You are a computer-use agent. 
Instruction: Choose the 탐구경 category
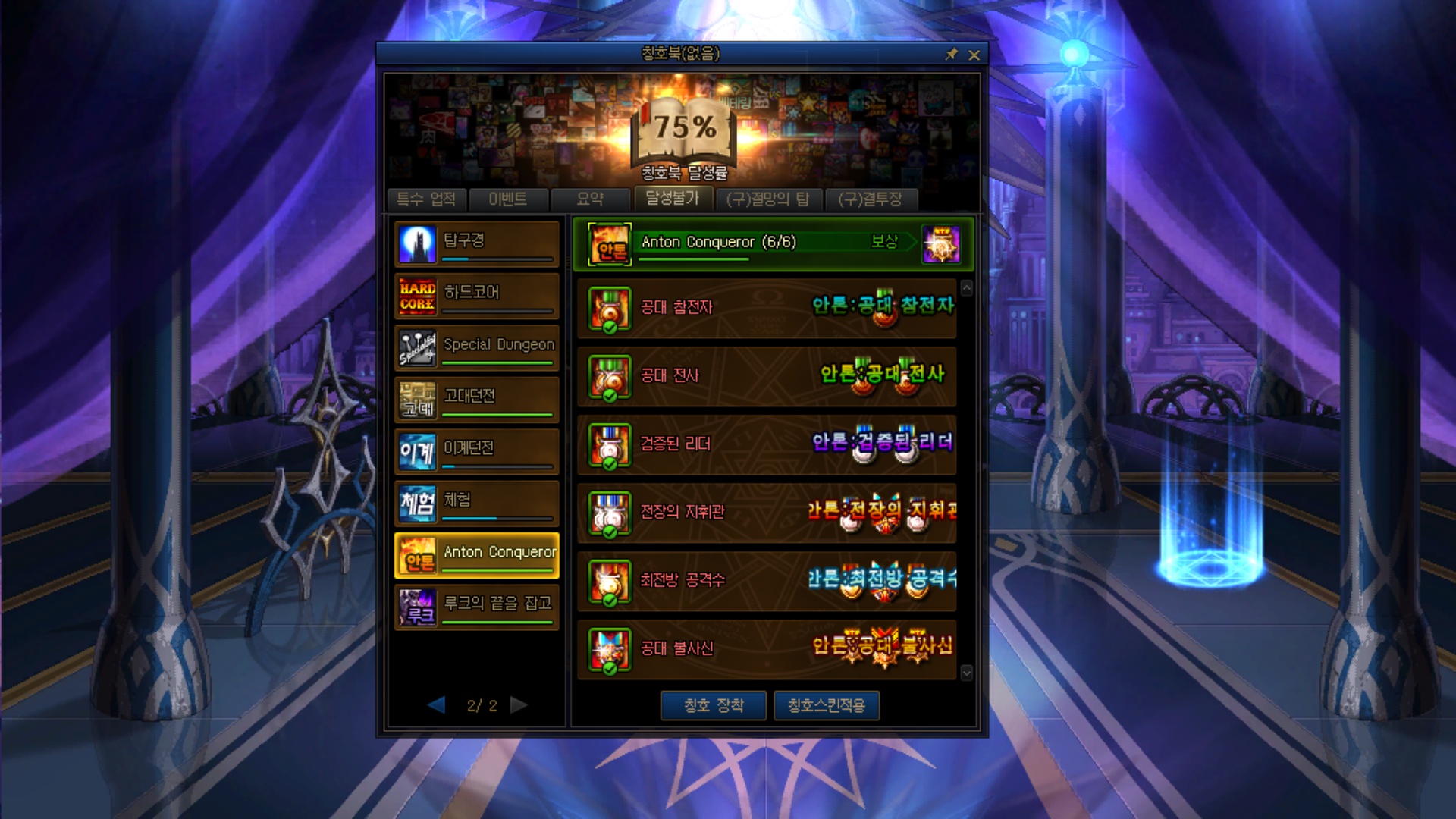(x=477, y=243)
